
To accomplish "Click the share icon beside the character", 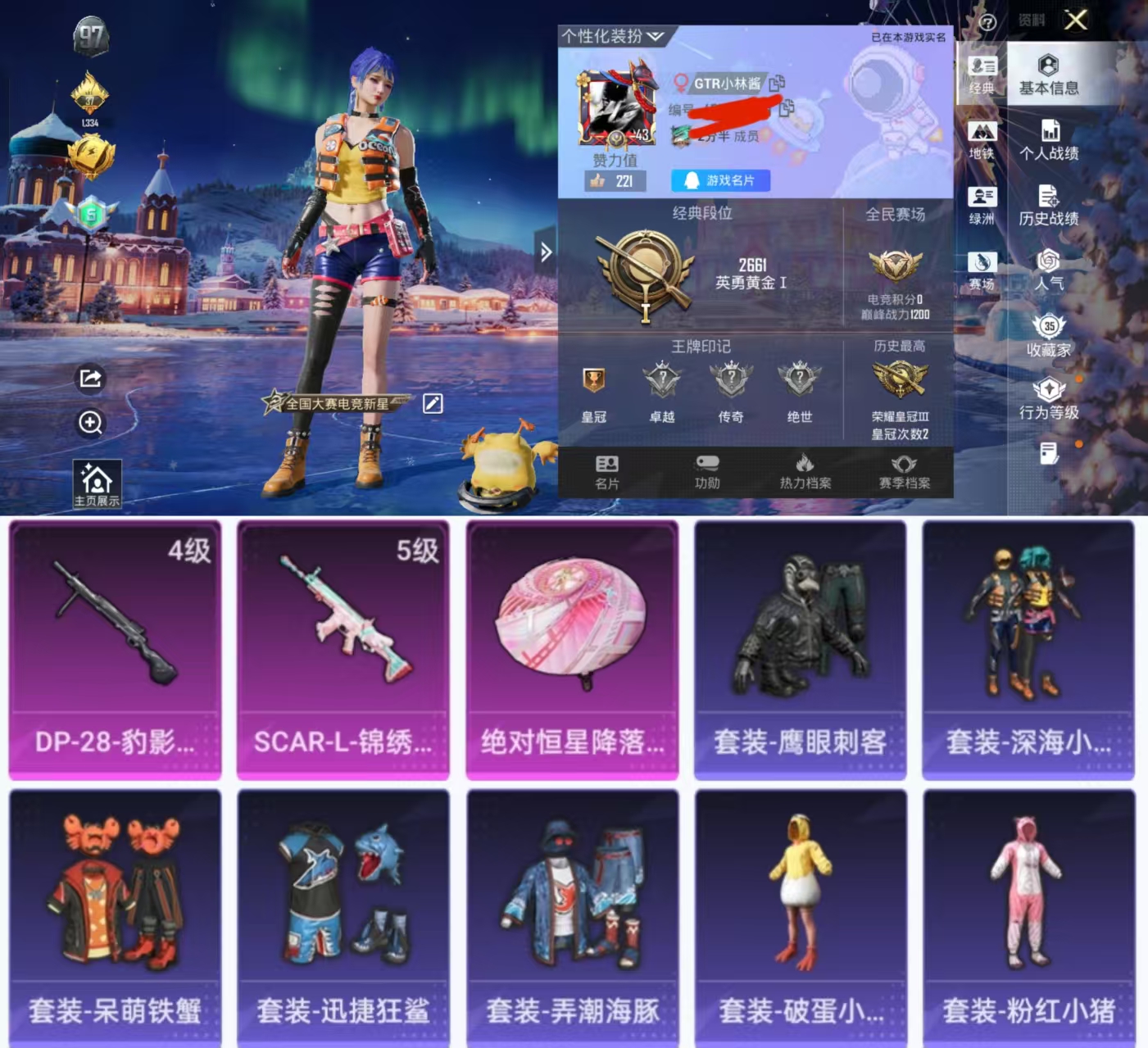I will [x=90, y=379].
